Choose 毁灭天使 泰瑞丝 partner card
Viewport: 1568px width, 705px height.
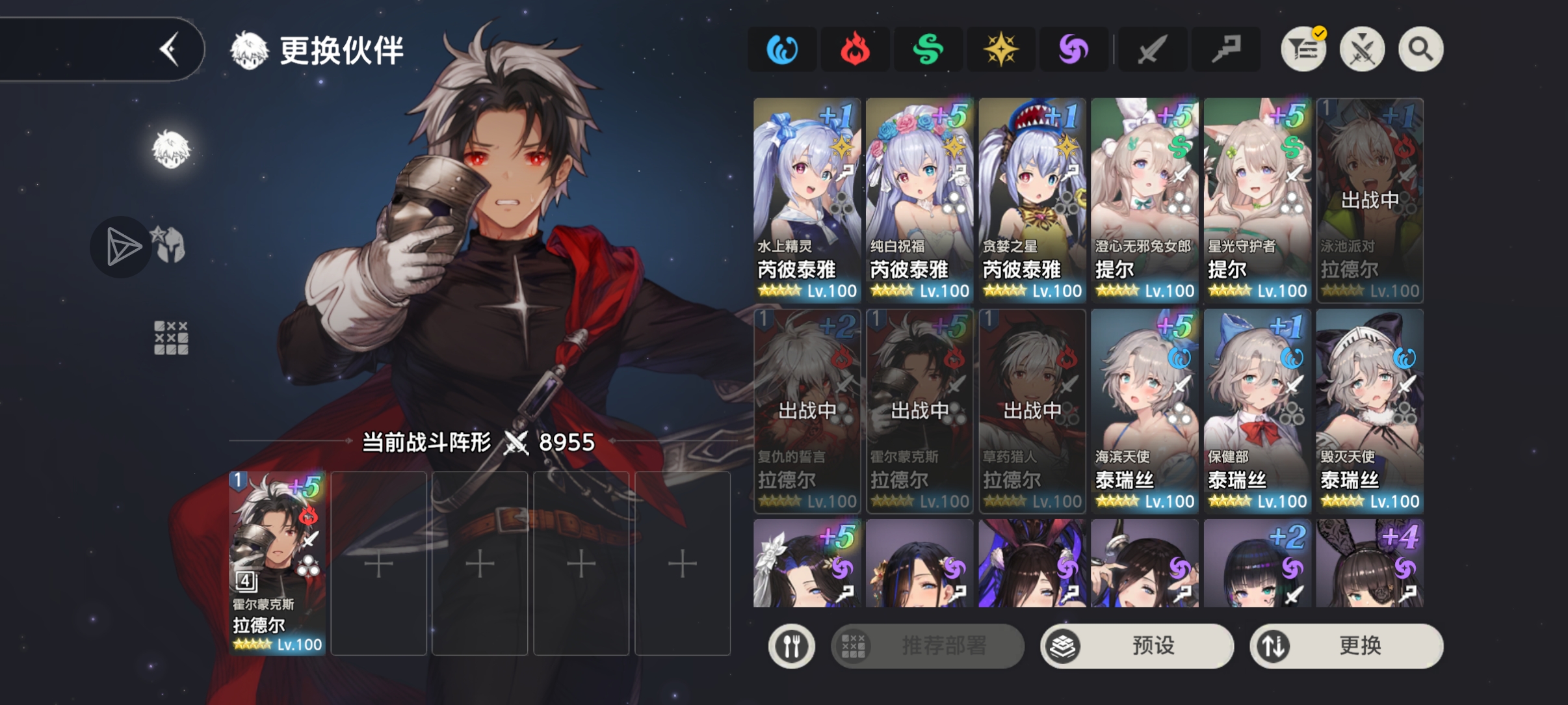(1369, 411)
